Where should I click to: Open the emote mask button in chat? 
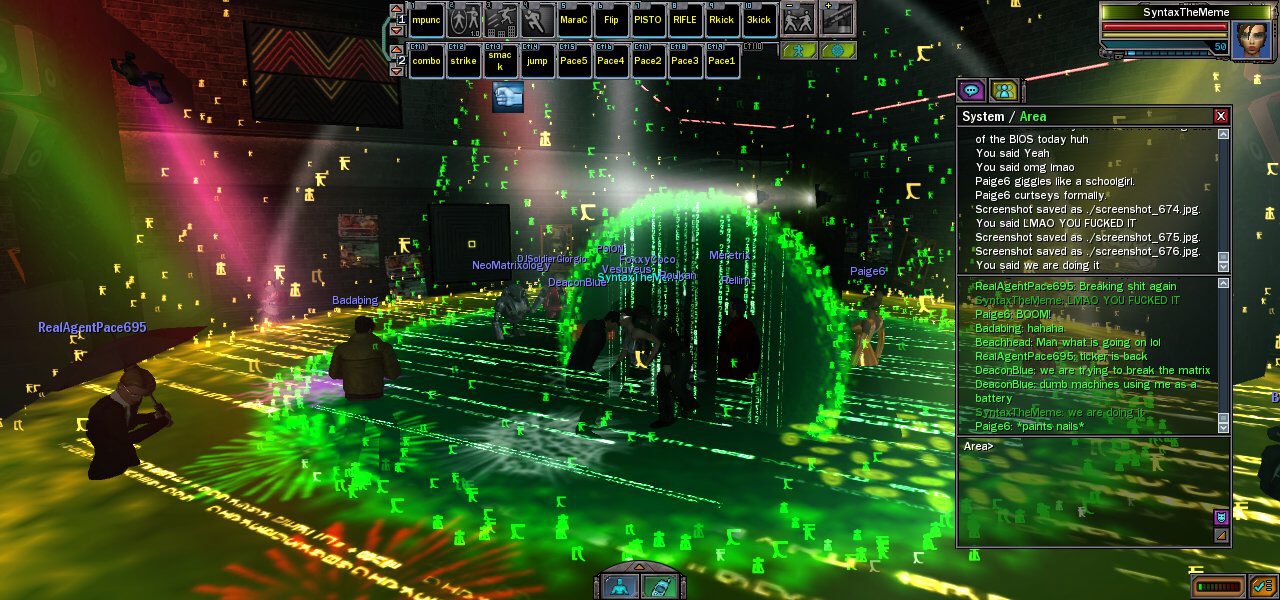[x=1221, y=517]
